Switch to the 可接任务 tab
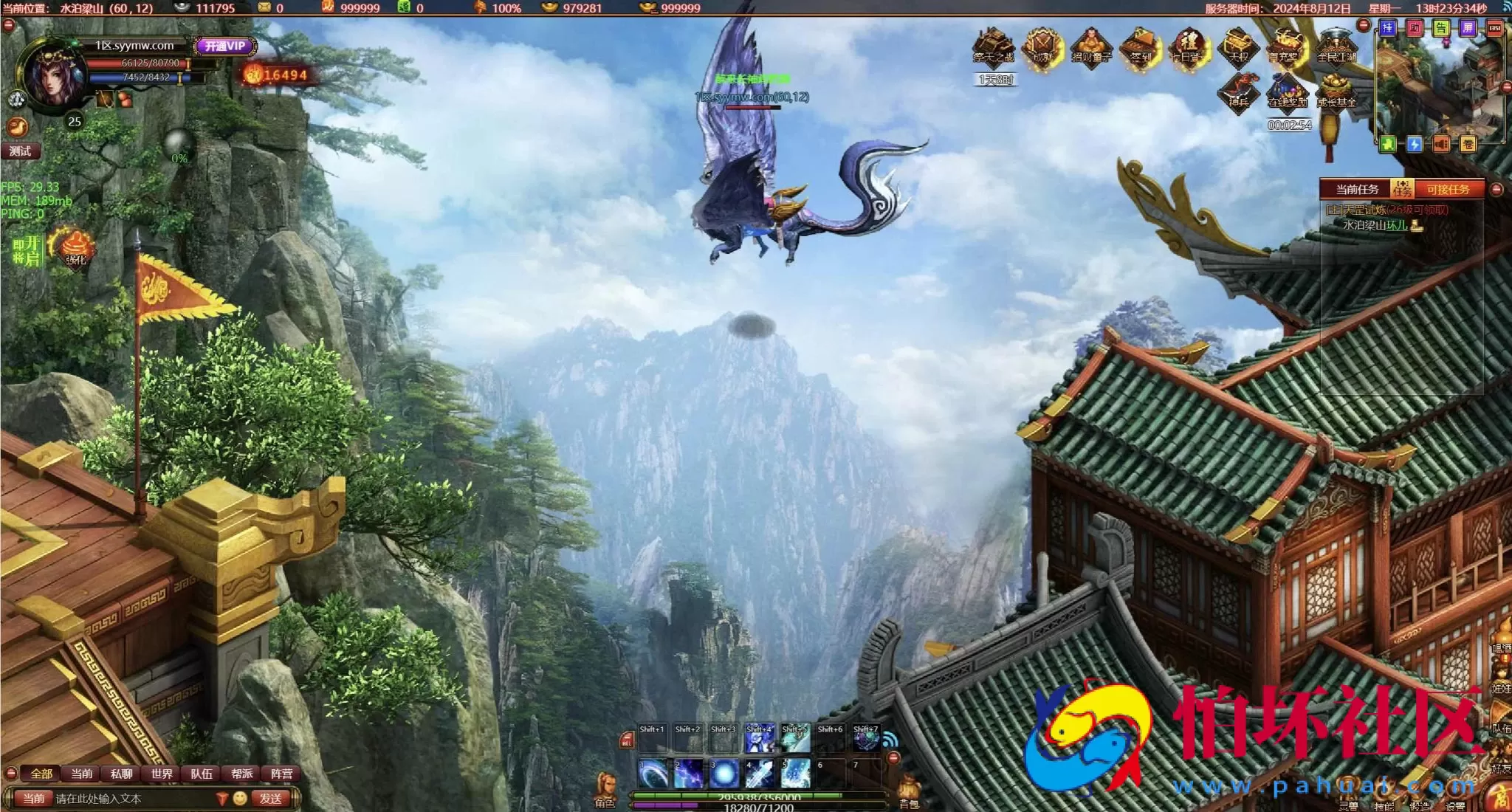 click(1448, 190)
